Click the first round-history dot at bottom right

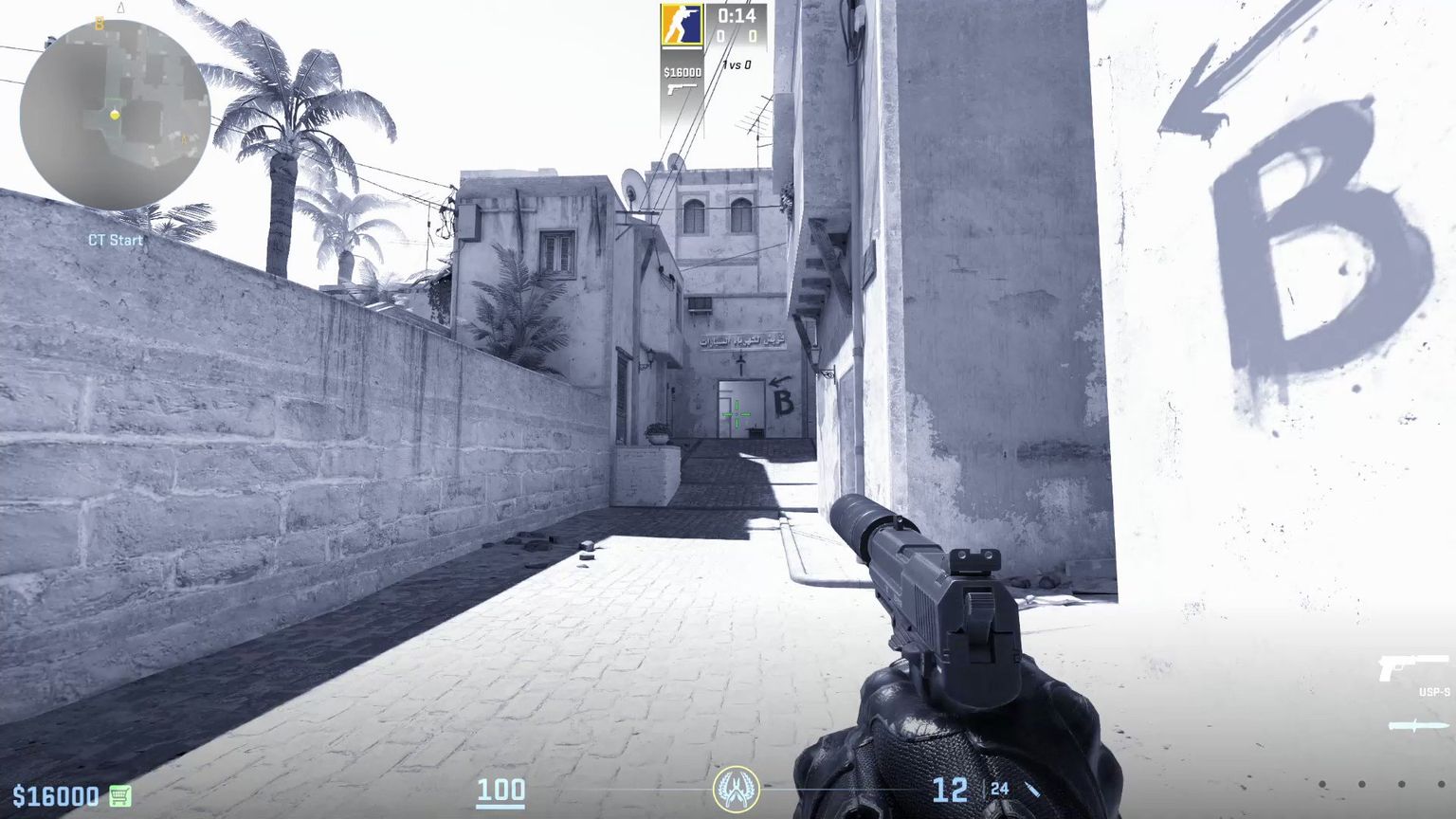(x=1322, y=785)
